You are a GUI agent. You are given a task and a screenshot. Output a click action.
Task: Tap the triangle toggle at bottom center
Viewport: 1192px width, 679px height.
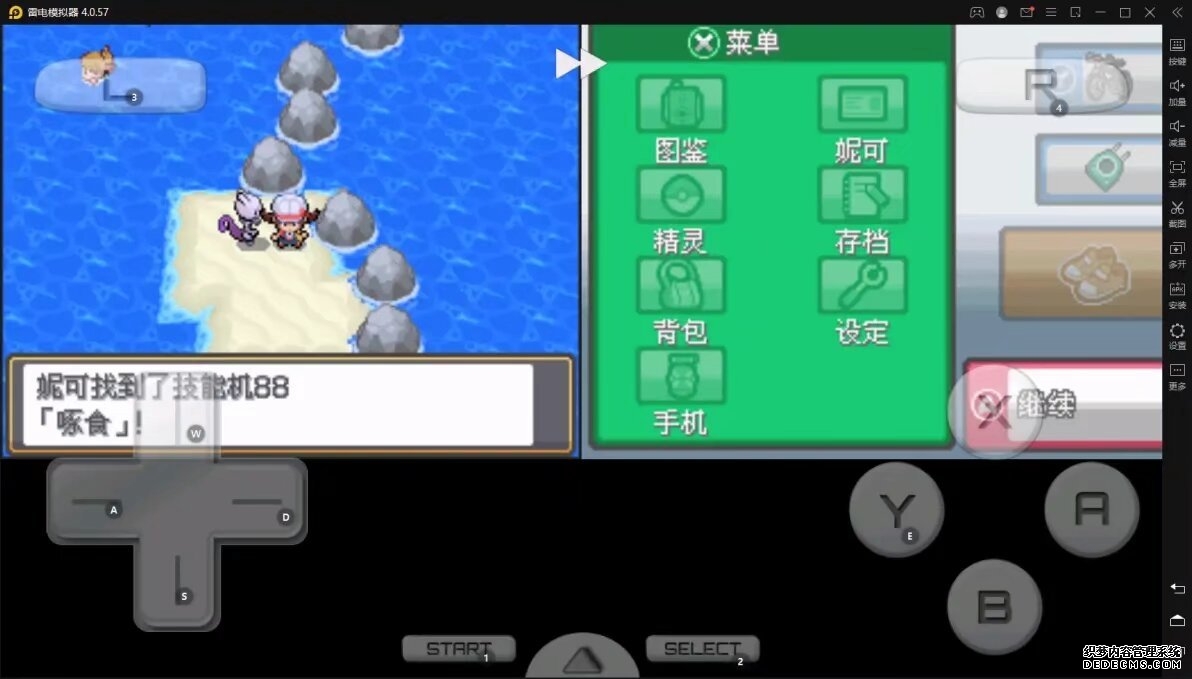(582, 660)
